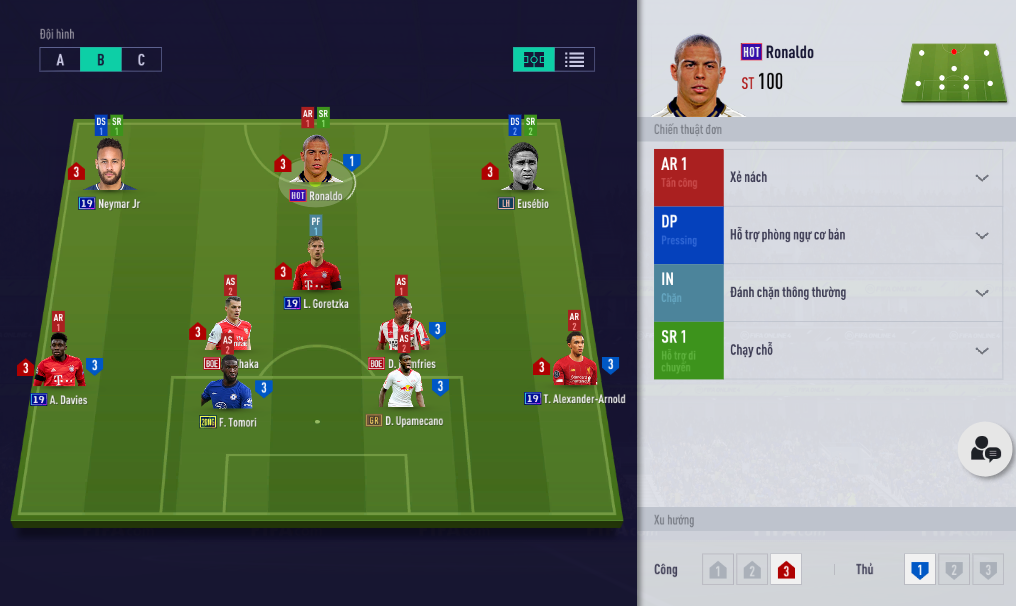The image size is (1016, 606).
Task: Expand the AR 1 Xẻ nách dropdown
Action: click(981, 178)
